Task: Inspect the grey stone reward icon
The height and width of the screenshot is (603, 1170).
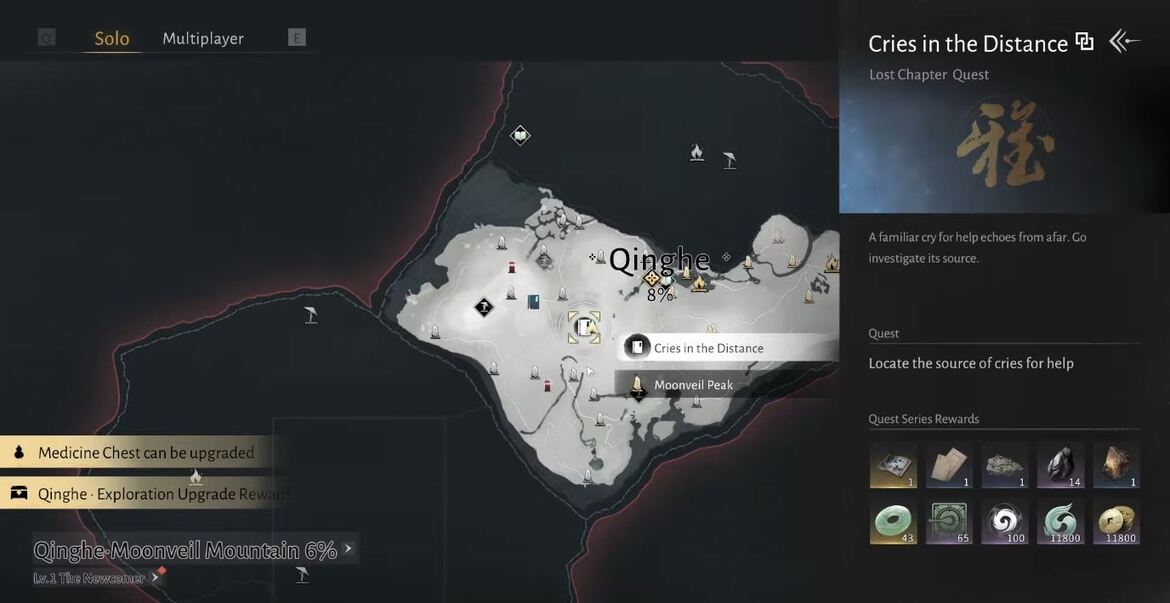Action: (1005, 466)
